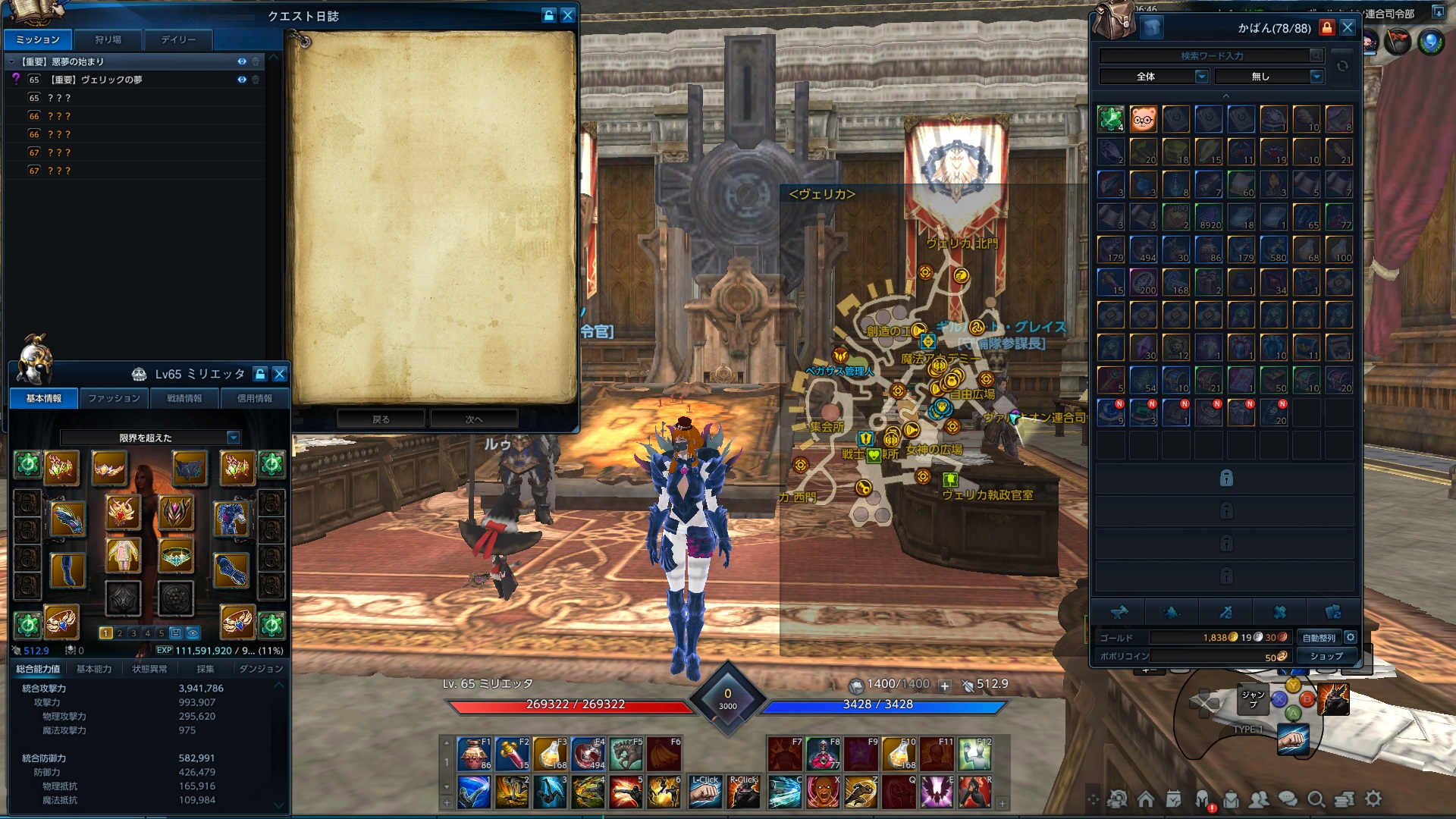The height and width of the screenshot is (819, 1456).
Task: Open the chat bubble icon near the bottom-right corner
Action: pos(1288,798)
